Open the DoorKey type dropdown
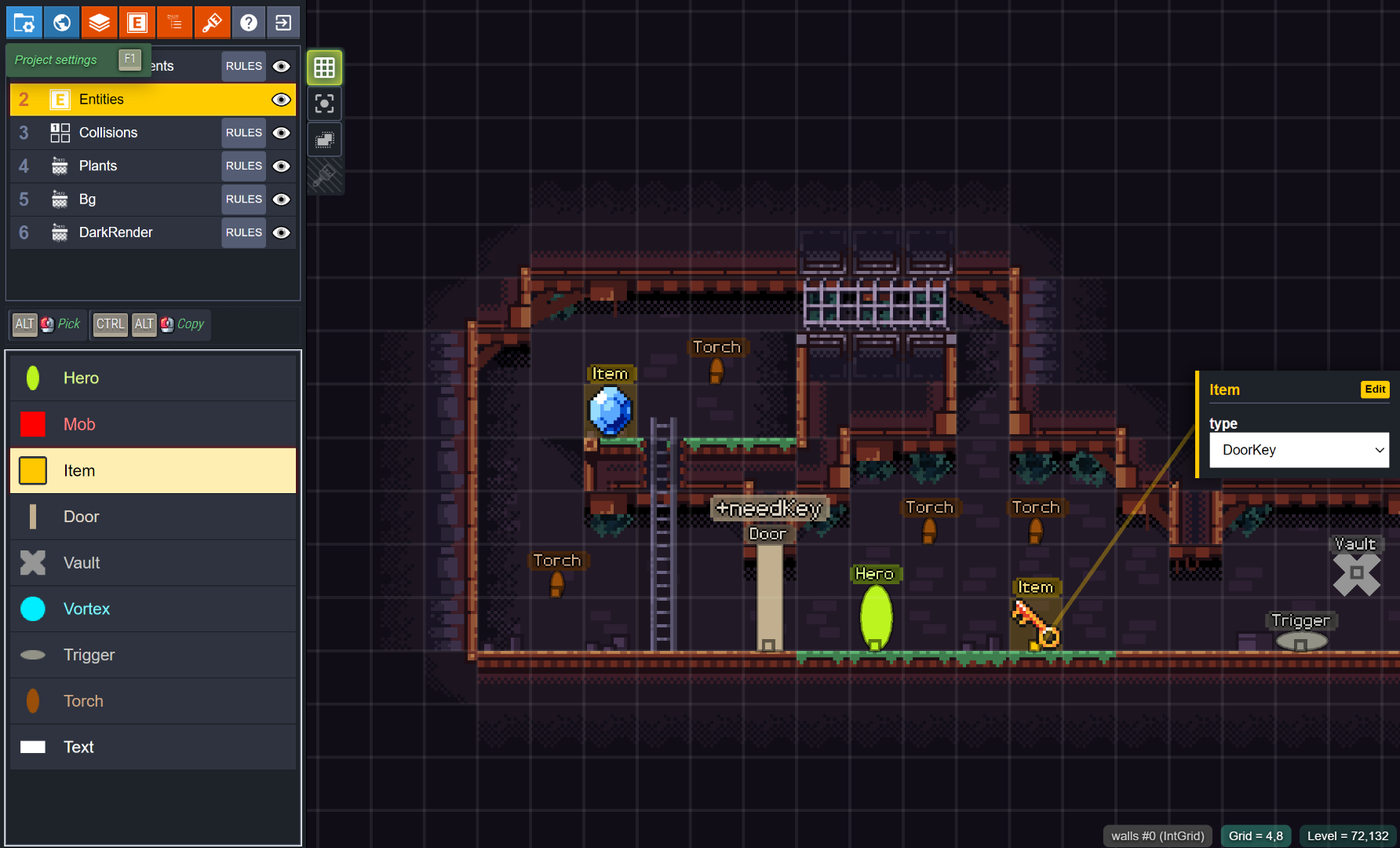1400x848 pixels. 1299,450
